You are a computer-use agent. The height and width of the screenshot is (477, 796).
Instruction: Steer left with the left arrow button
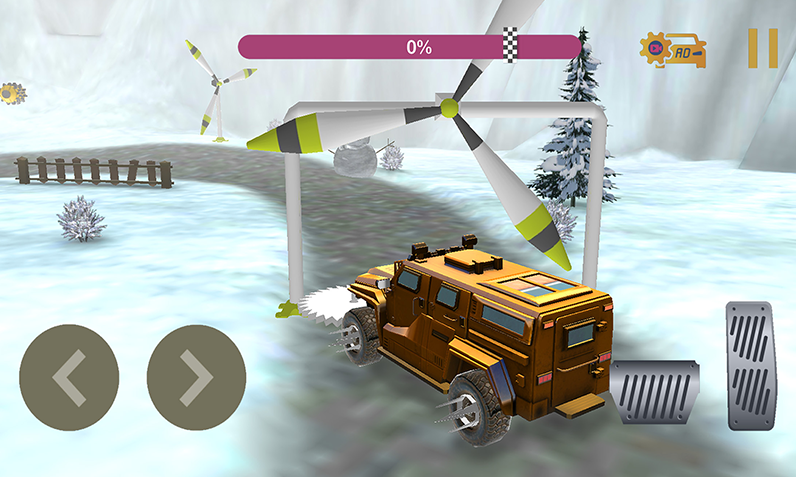[69, 376]
